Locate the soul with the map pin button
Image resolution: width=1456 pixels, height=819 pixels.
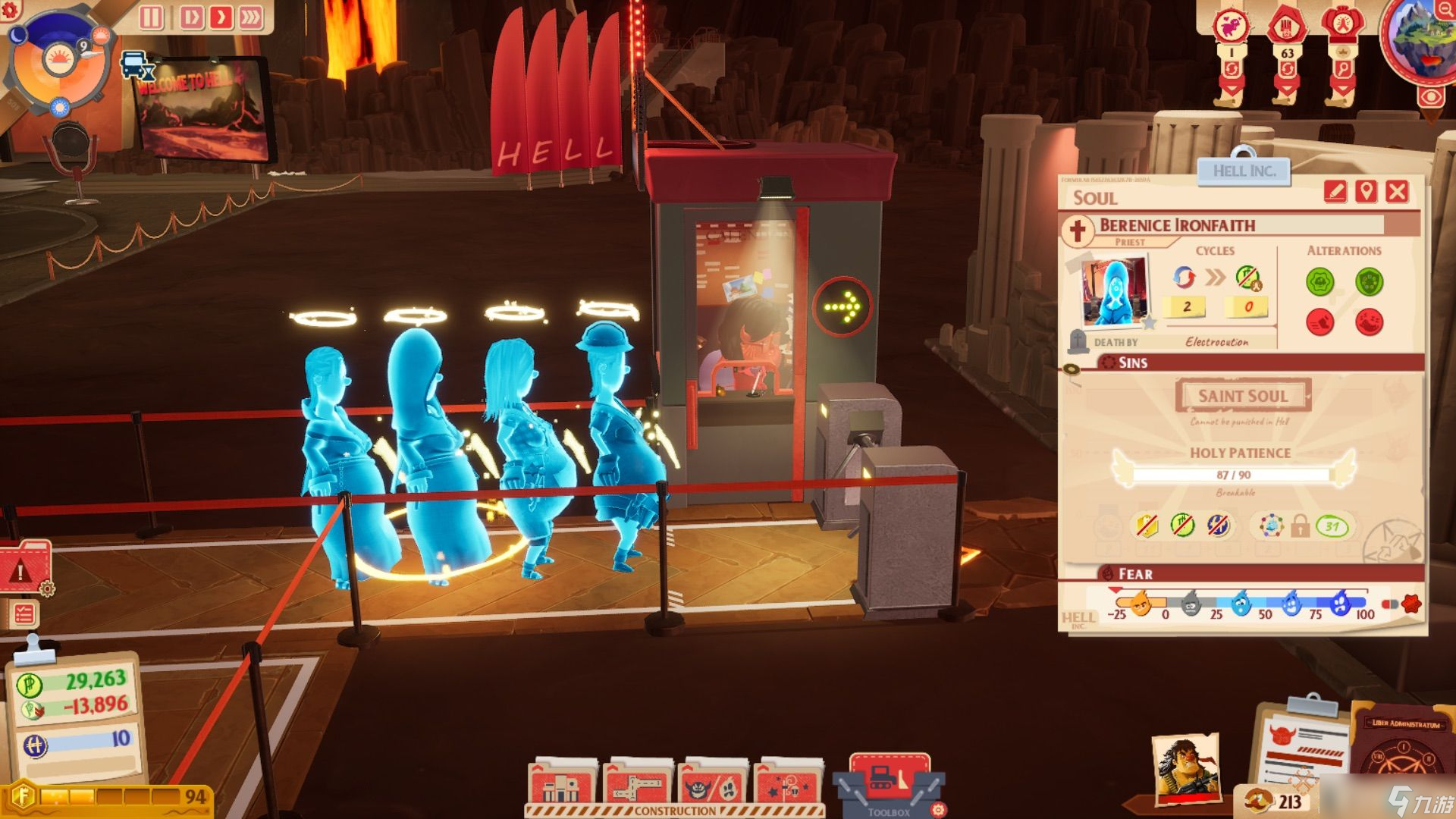tap(1366, 191)
